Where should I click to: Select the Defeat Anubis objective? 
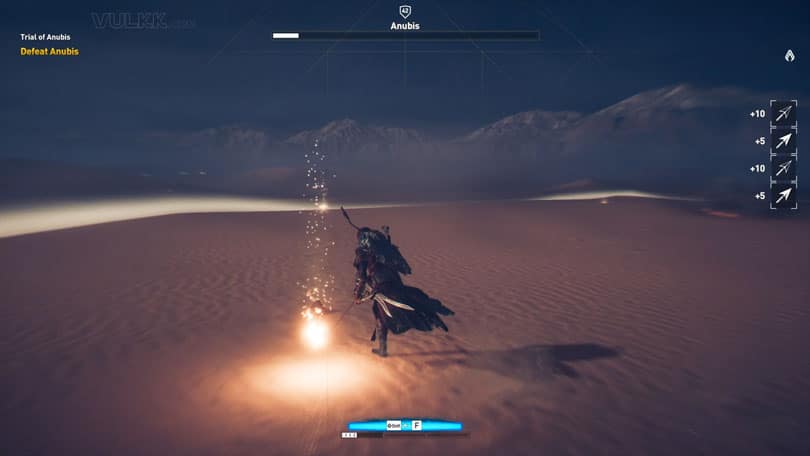49,51
